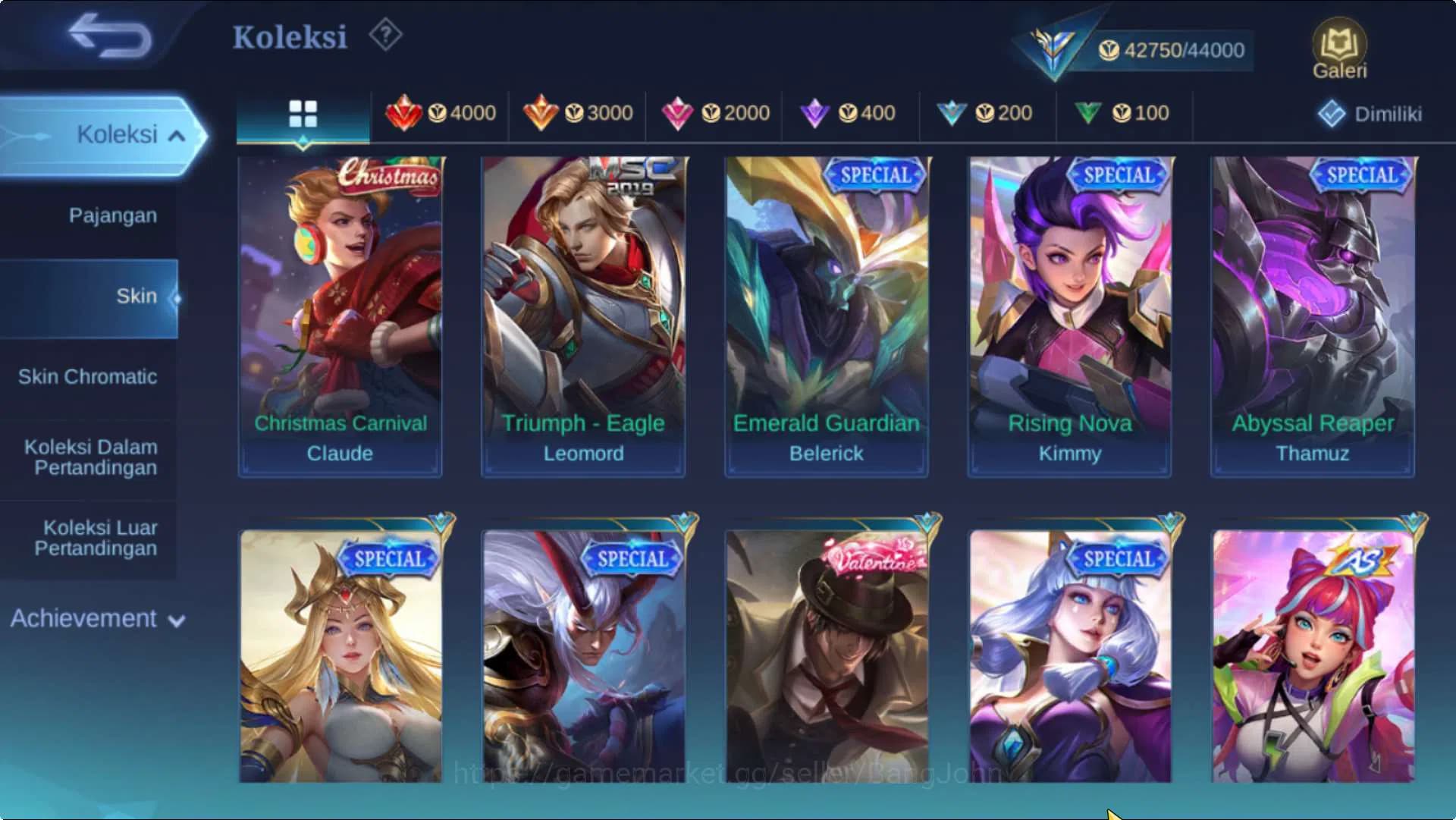Viewport: 1456px width, 820px height.
Task: Select the purple 400-ticket rarity filter
Action: (850, 112)
